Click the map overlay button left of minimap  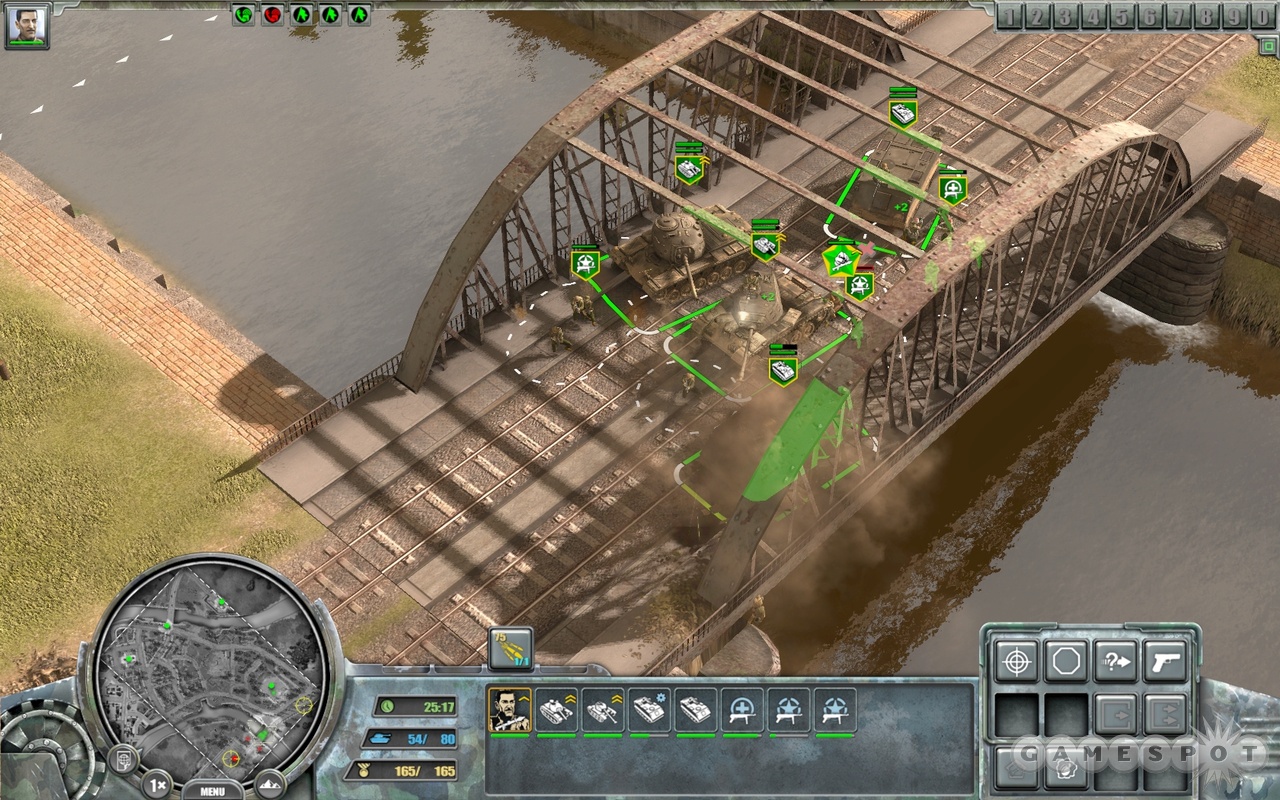[122, 760]
